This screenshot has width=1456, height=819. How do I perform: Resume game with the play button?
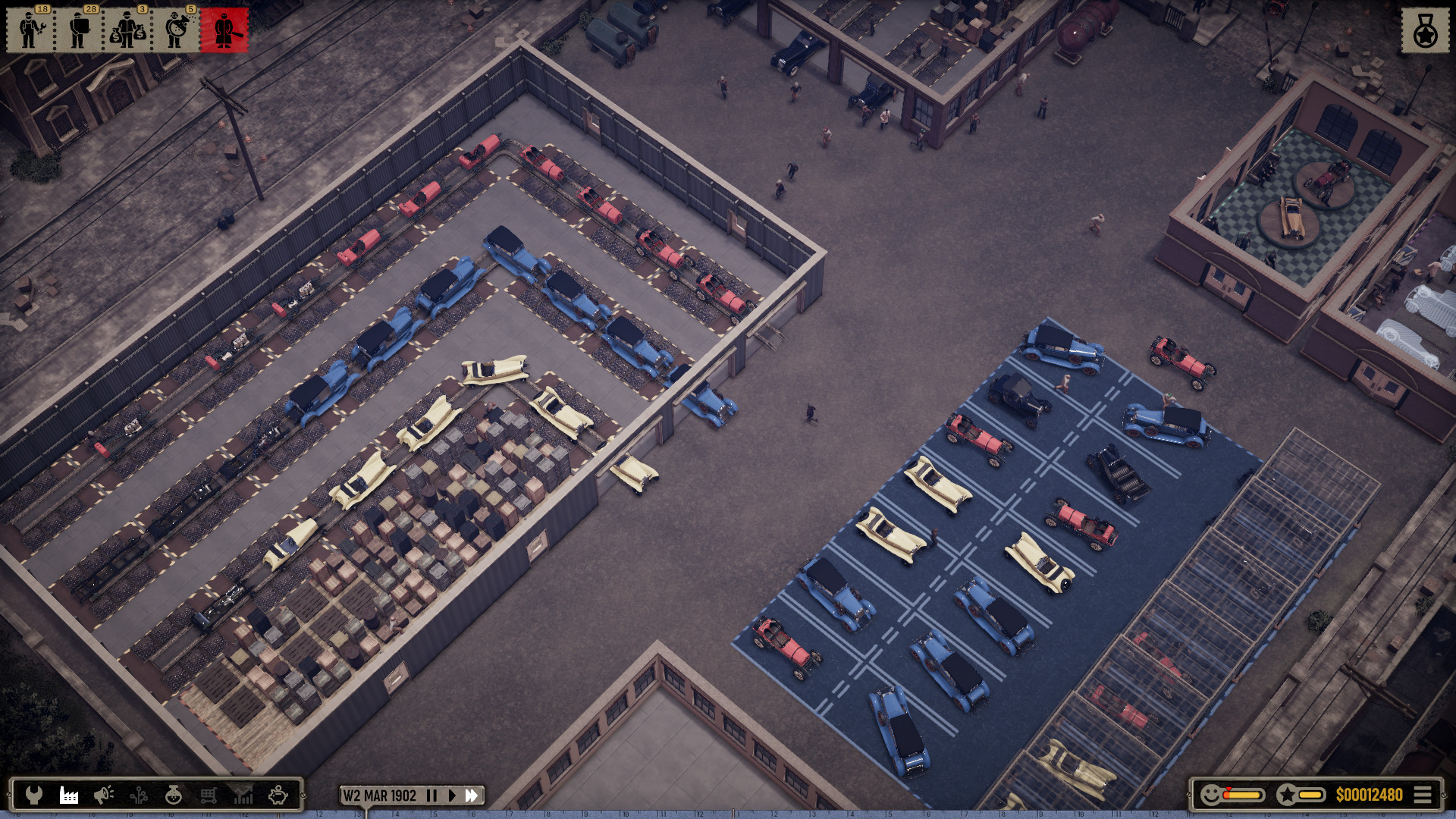453,795
